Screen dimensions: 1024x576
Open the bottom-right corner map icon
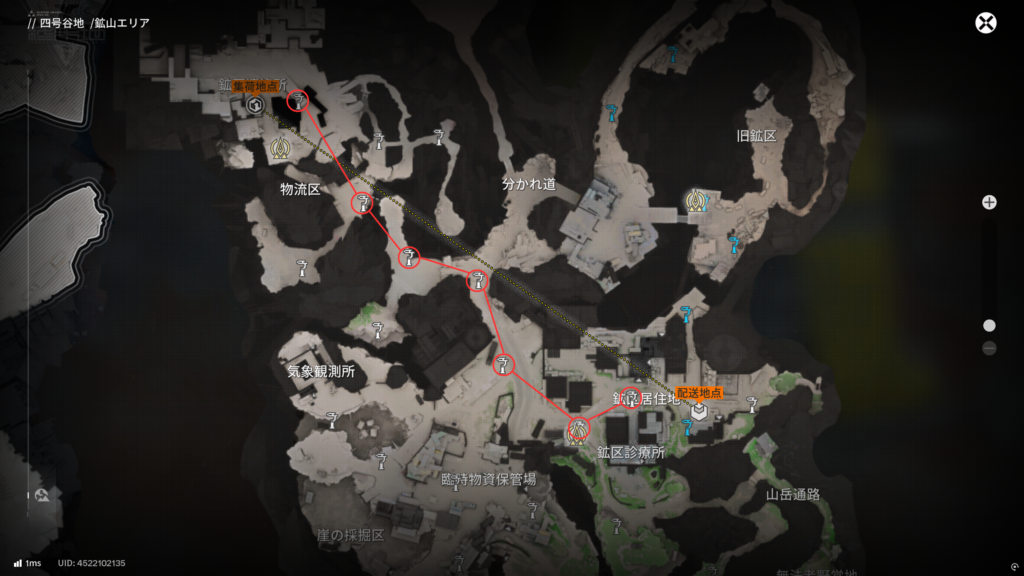tap(1015, 565)
